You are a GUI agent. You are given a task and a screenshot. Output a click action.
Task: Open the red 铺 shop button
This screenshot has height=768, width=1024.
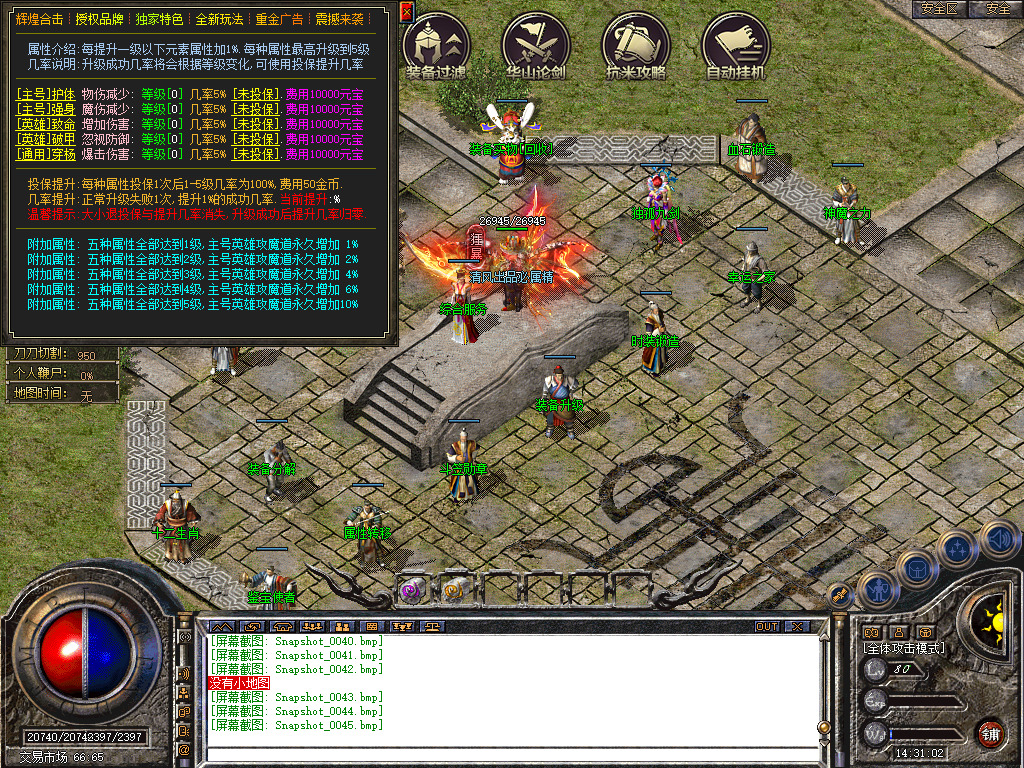(x=990, y=733)
